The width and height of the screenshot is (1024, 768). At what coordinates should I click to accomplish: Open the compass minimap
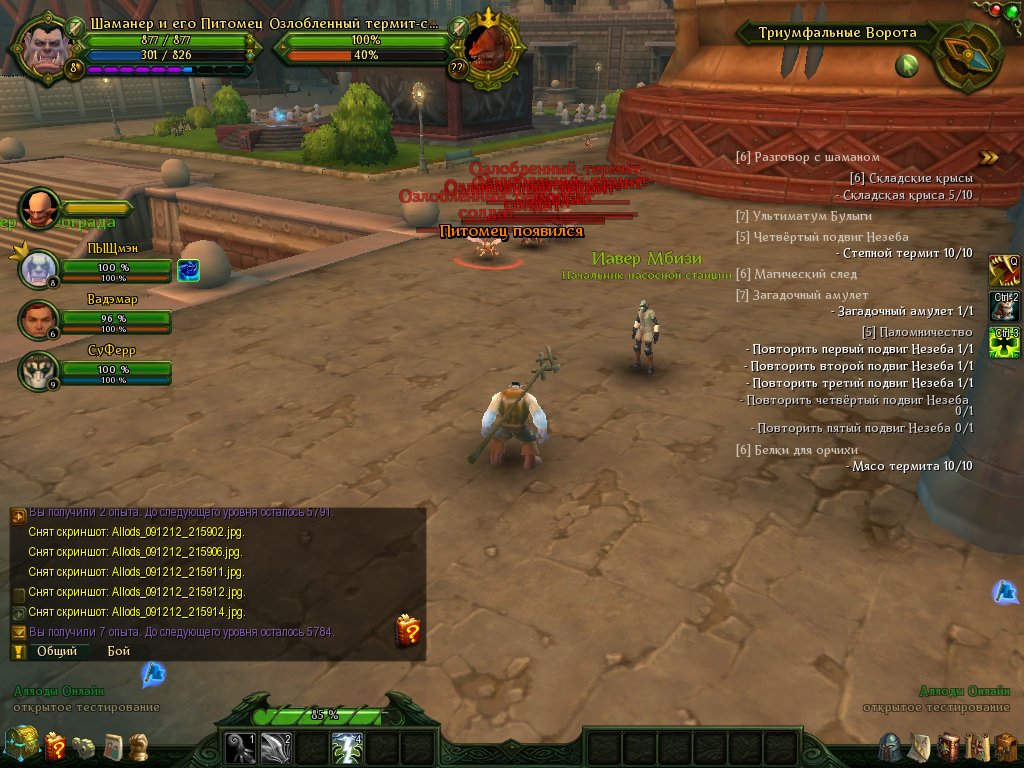click(968, 56)
